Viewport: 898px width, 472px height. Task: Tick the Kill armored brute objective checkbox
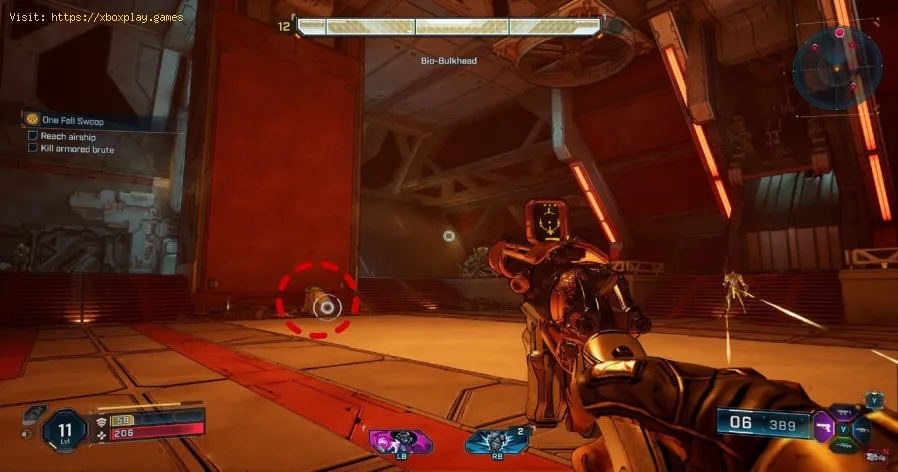point(33,149)
